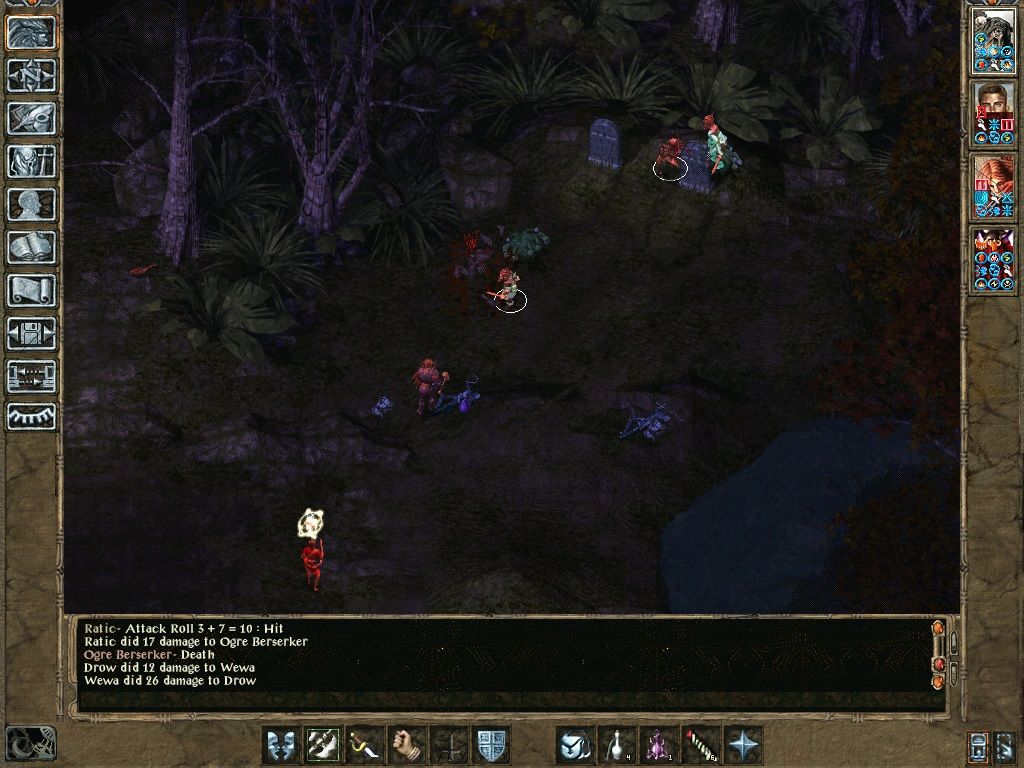This screenshot has height=768, width=1024.
Task: Open the priest scroll
Action: pos(31,290)
